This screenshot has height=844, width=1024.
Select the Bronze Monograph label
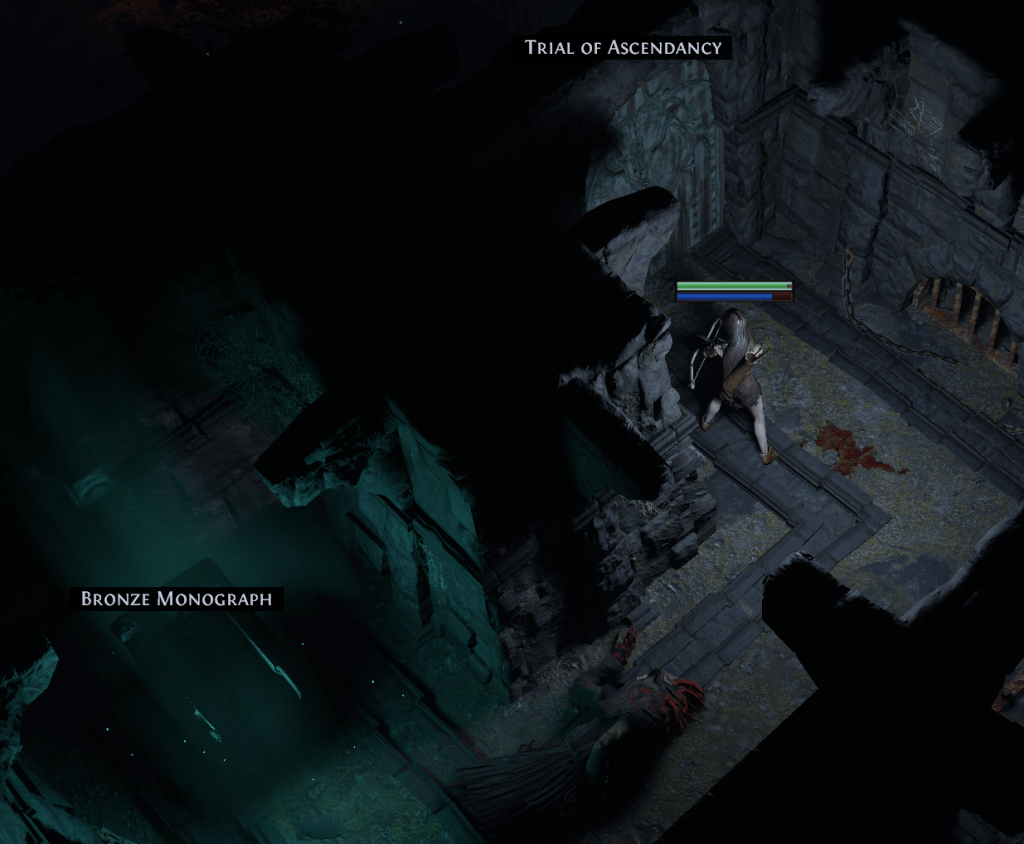[176, 599]
